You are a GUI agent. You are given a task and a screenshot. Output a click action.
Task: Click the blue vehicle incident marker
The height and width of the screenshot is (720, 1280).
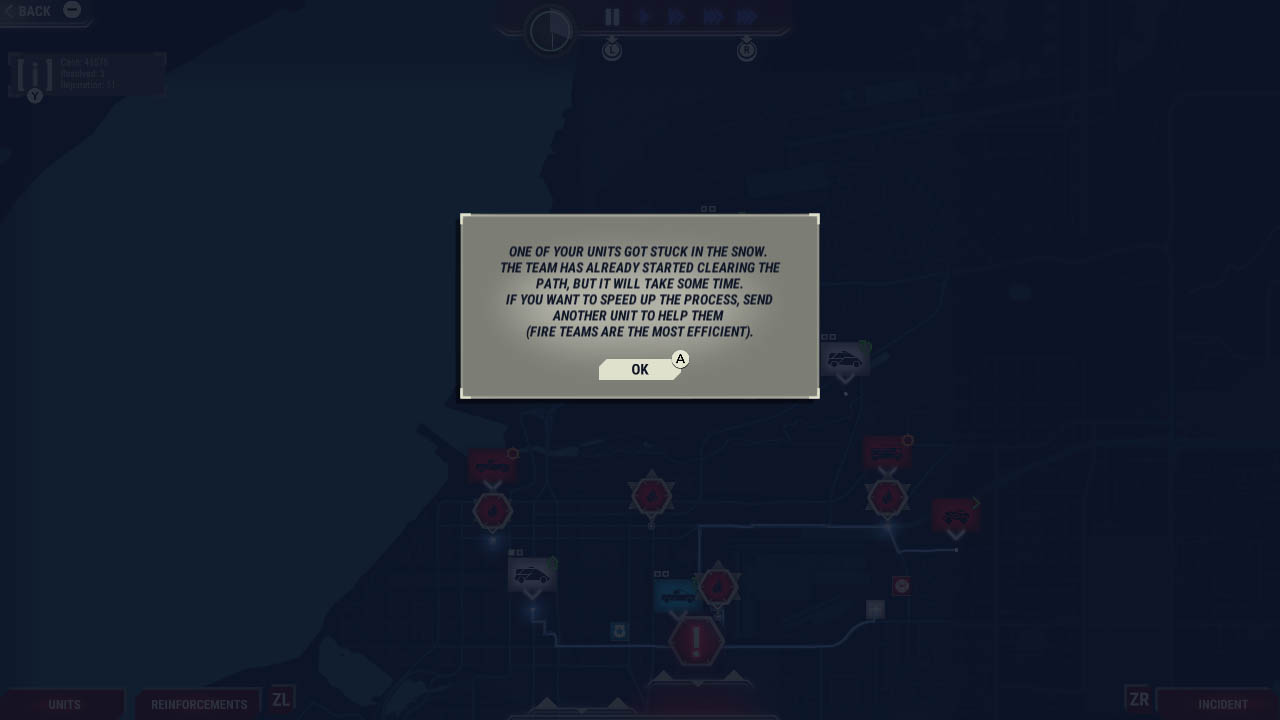tap(677, 594)
